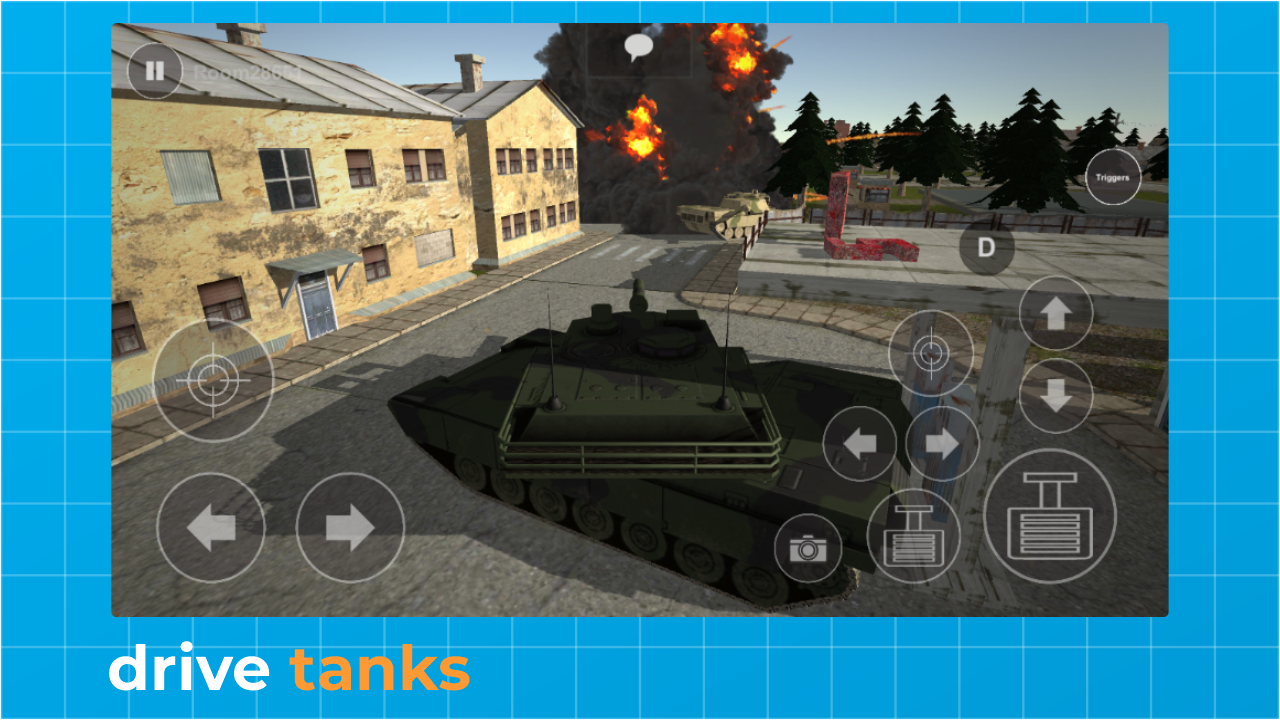Steer right using the bottom-left right arrow
The width and height of the screenshot is (1280, 720).
click(349, 527)
